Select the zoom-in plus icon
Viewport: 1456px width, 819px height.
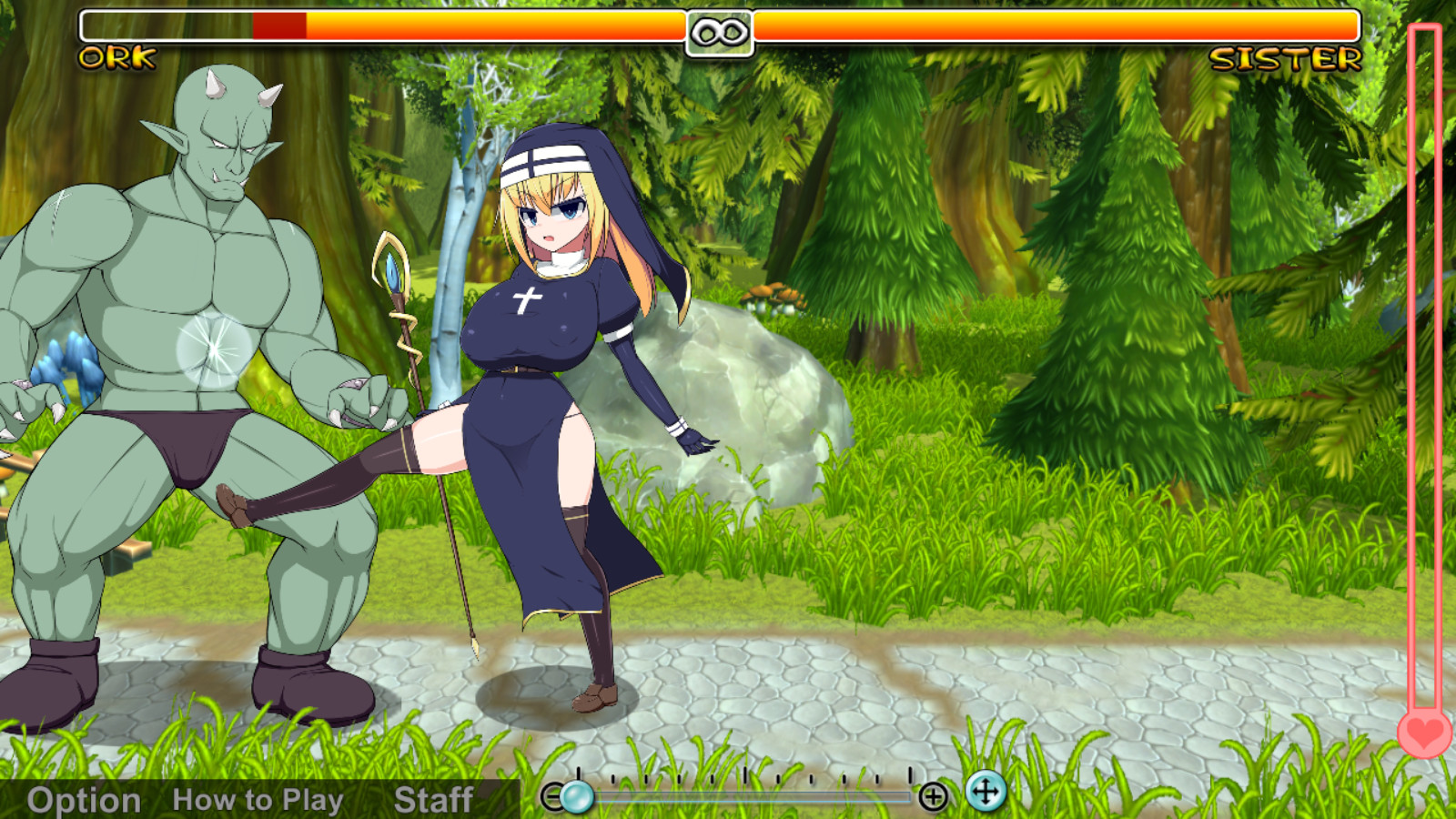pos(934,796)
